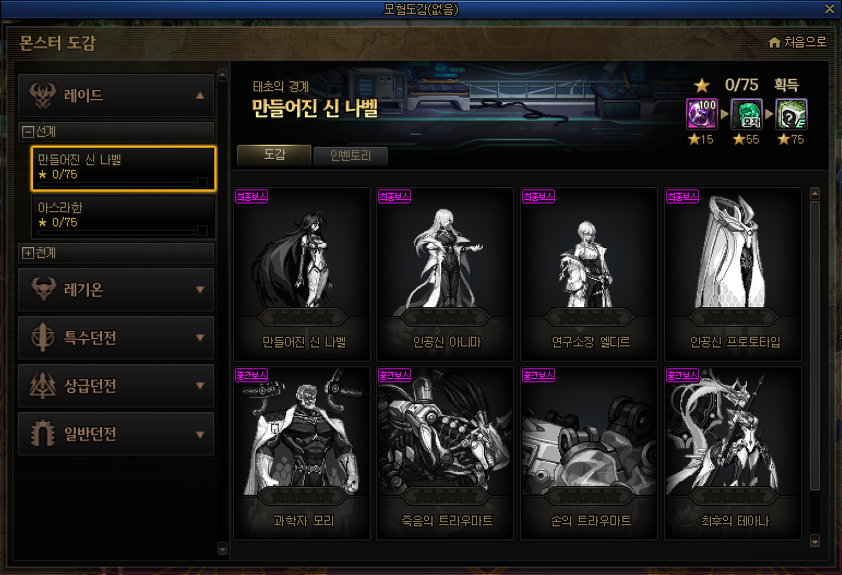Collapse the 선계 subgroup
842x575 pixels.
[28, 131]
